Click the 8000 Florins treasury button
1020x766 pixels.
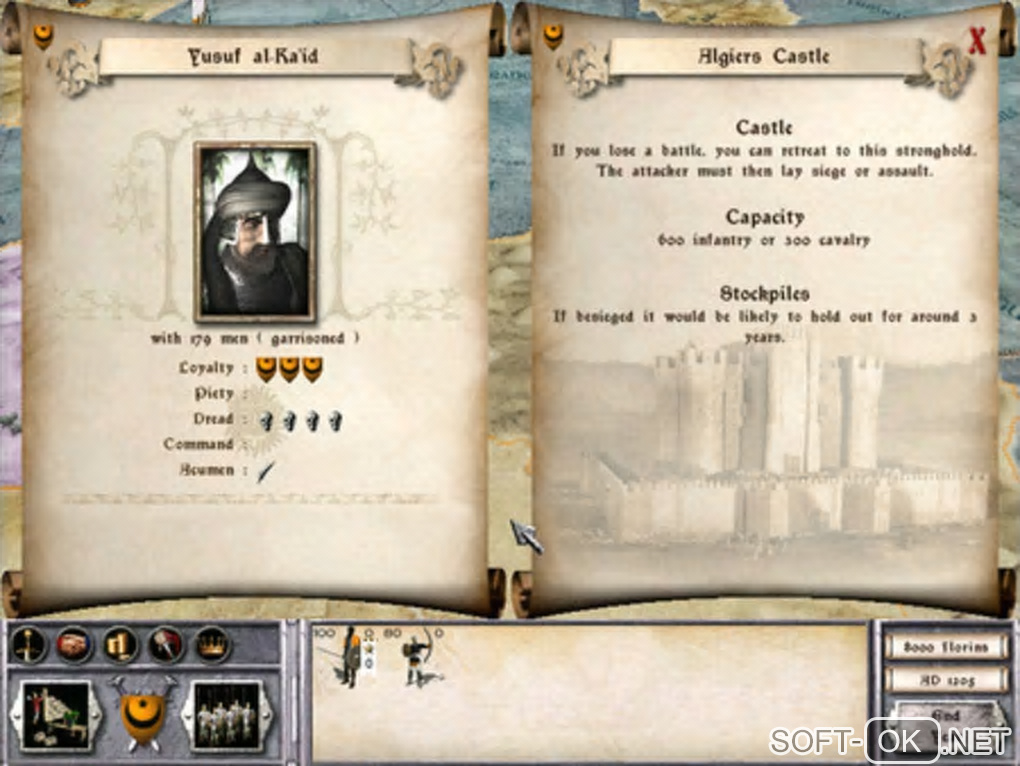click(944, 647)
